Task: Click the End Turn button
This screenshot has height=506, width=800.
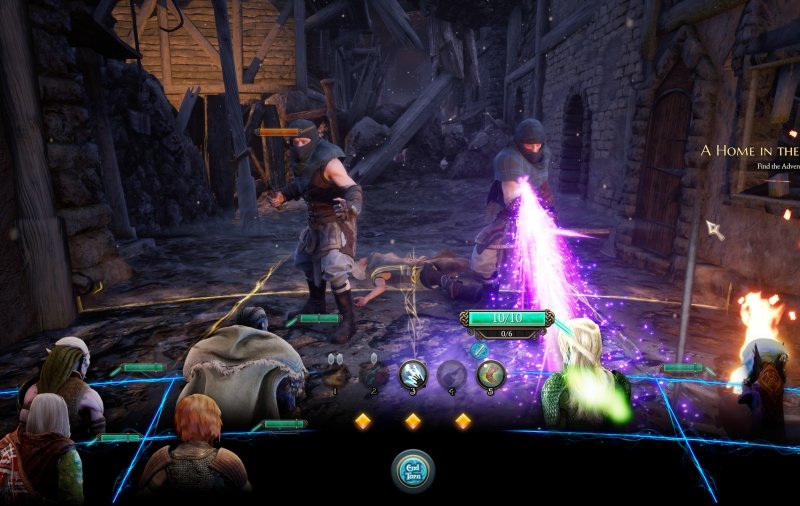Action: click(x=413, y=470)
